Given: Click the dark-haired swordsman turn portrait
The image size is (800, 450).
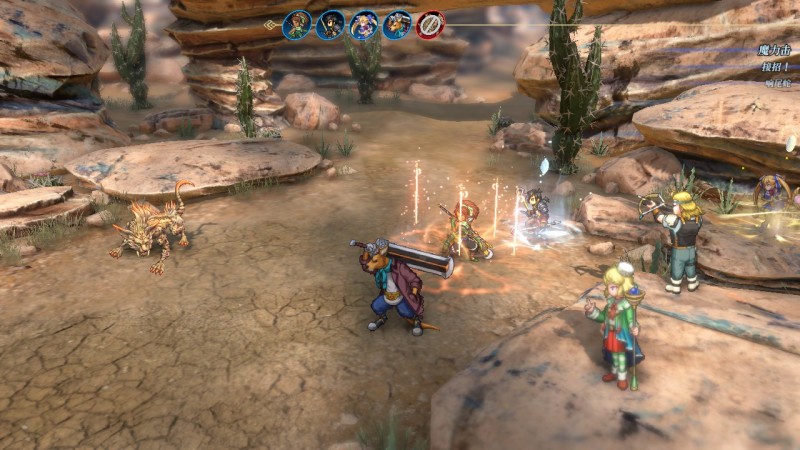Looking at the screenshot, I should click(330, 25).
